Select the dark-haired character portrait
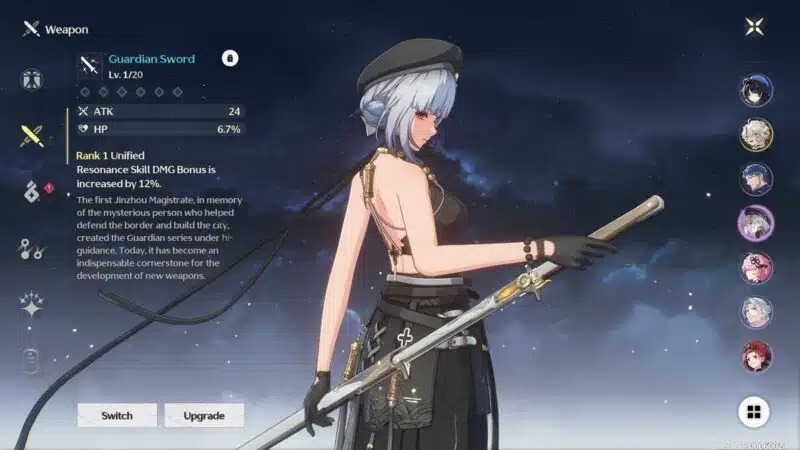Viewport: 800px width, 450px height. [755, 91]
